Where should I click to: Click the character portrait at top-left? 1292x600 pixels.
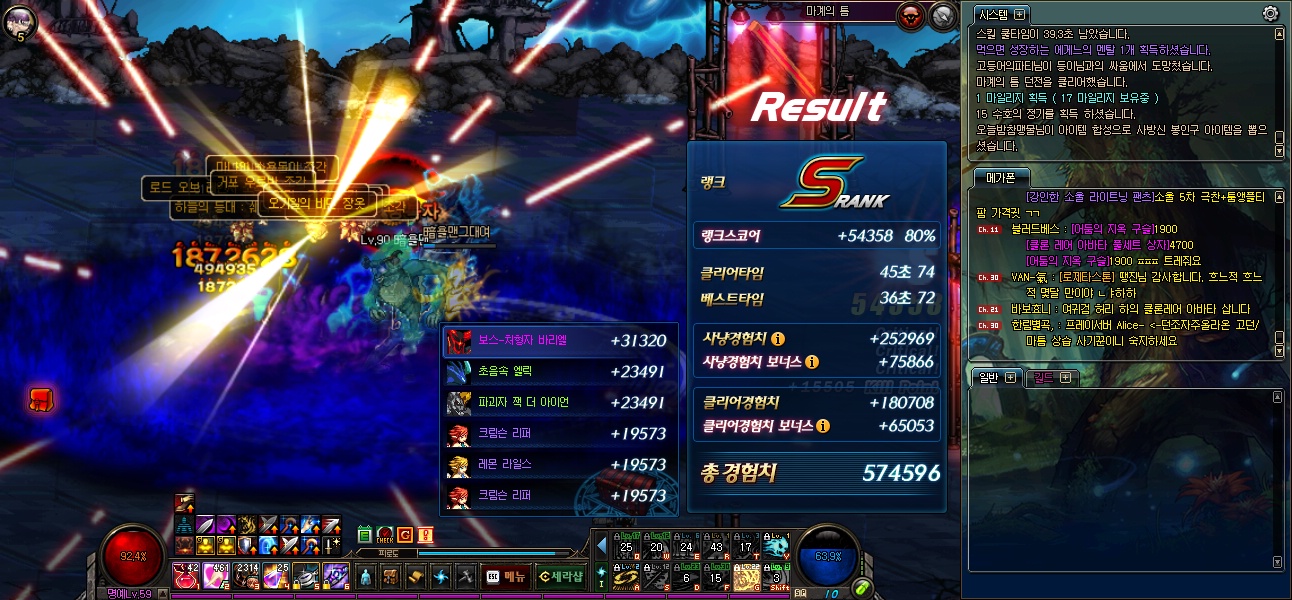(x=20, y=18)
